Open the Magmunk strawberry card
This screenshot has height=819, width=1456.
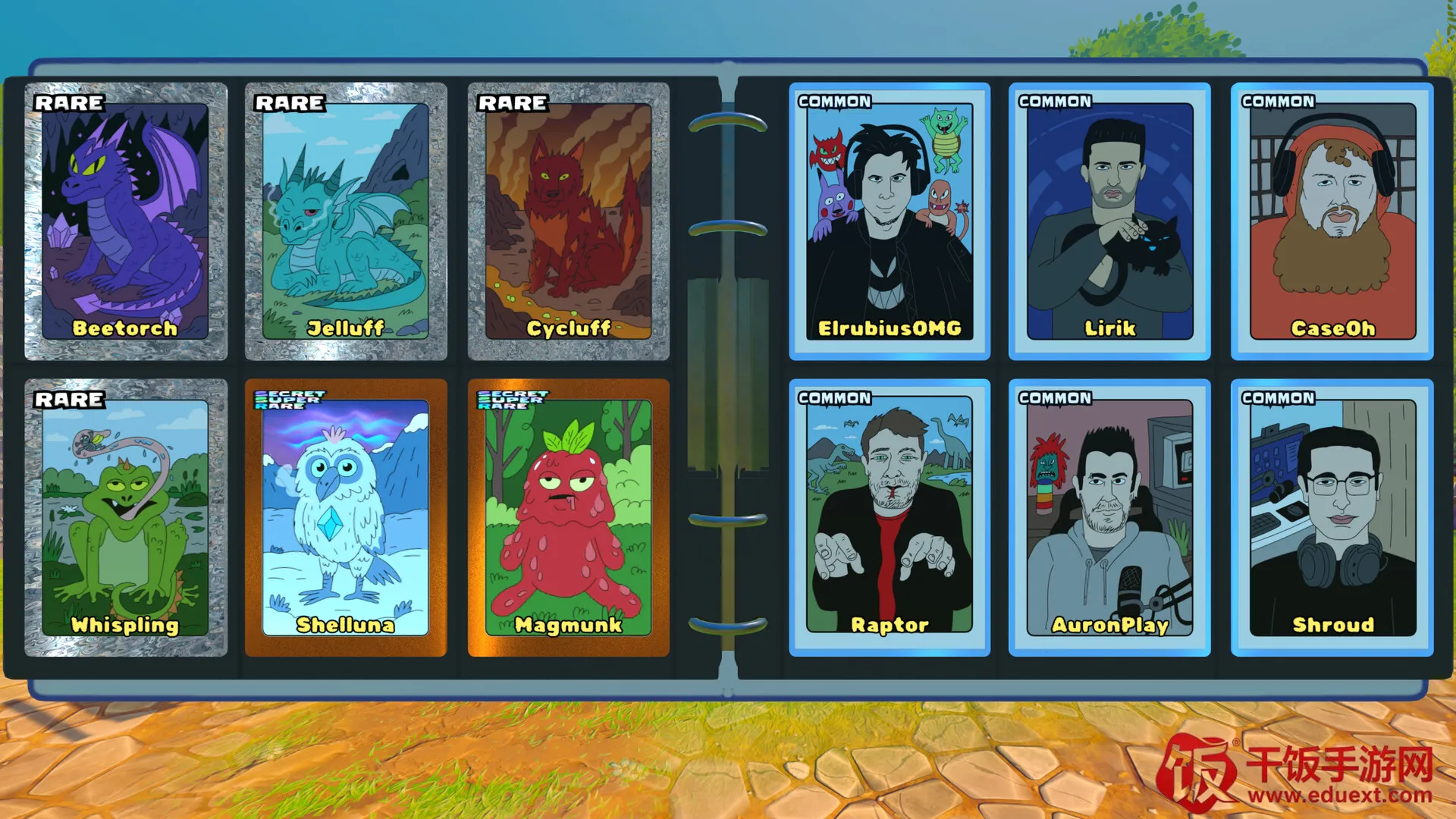(x=568, y=517)
